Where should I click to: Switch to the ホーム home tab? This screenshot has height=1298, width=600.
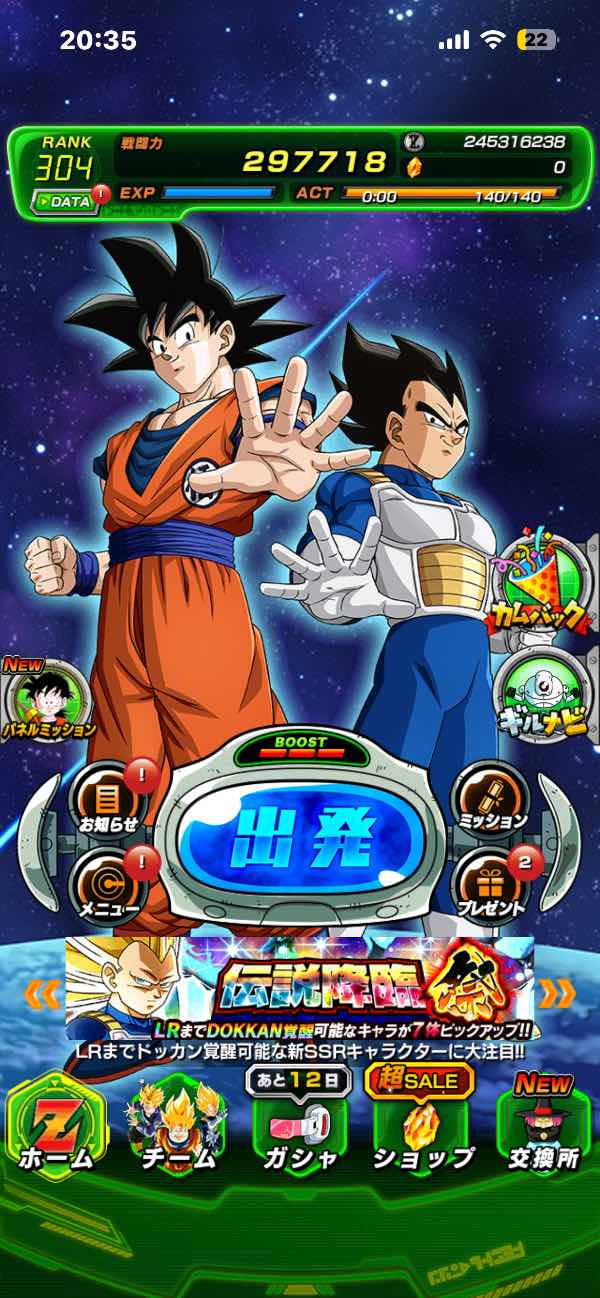(56, 1126)
